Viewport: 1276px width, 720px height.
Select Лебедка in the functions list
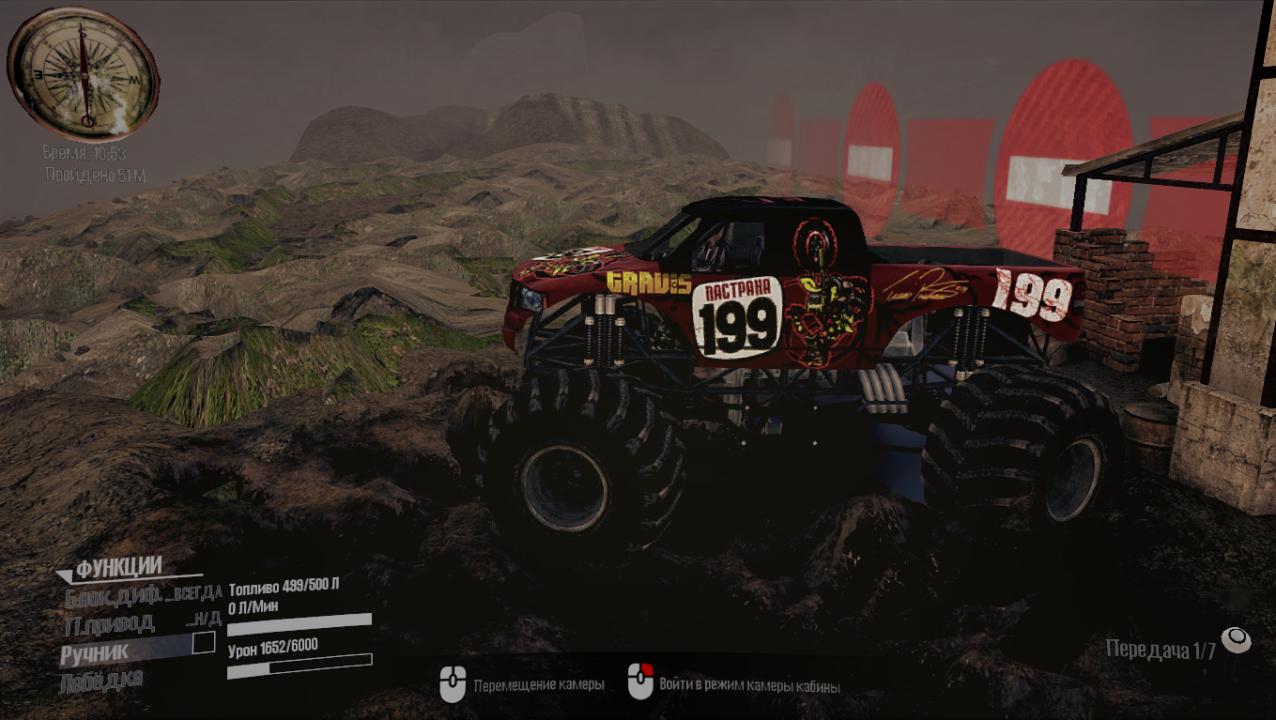103,679
